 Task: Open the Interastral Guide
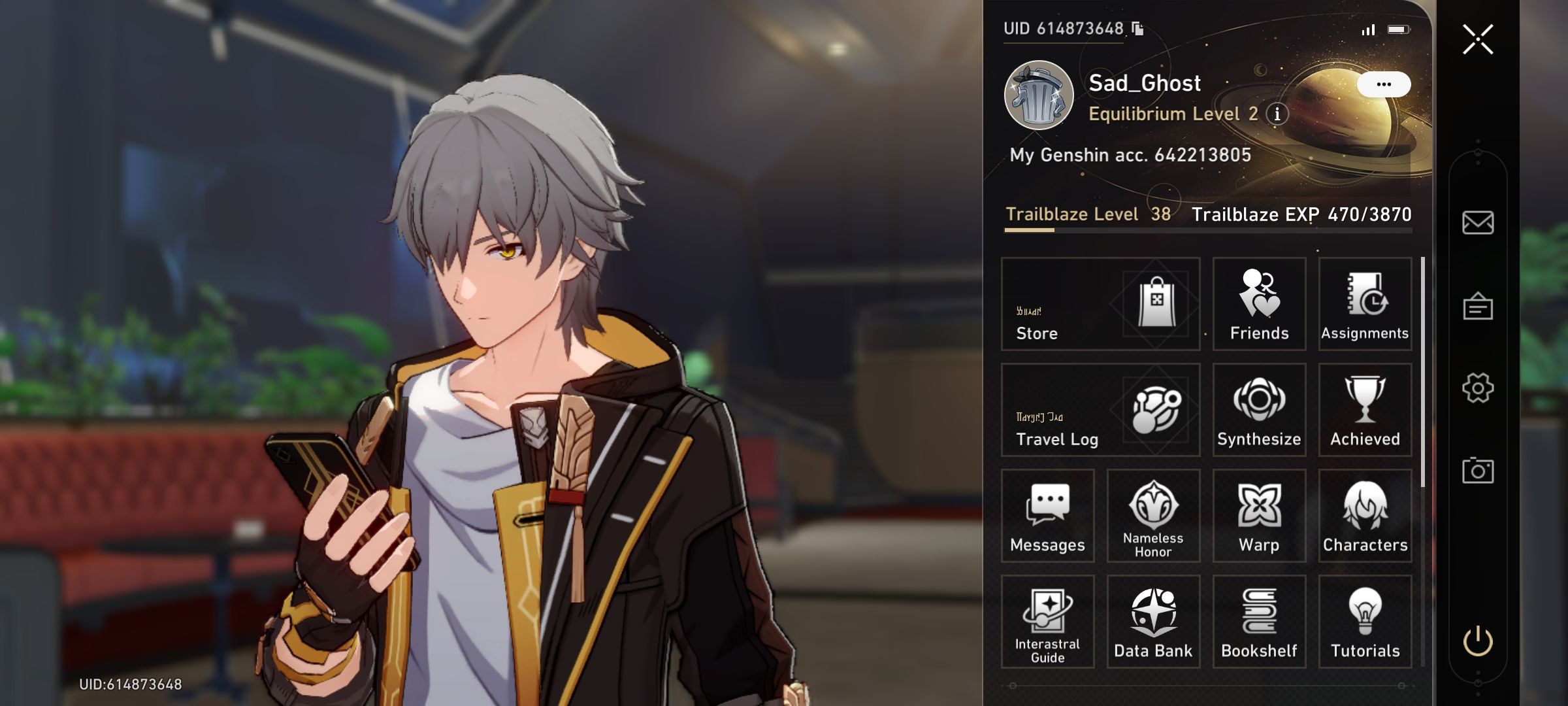(x=1047, y=621)
